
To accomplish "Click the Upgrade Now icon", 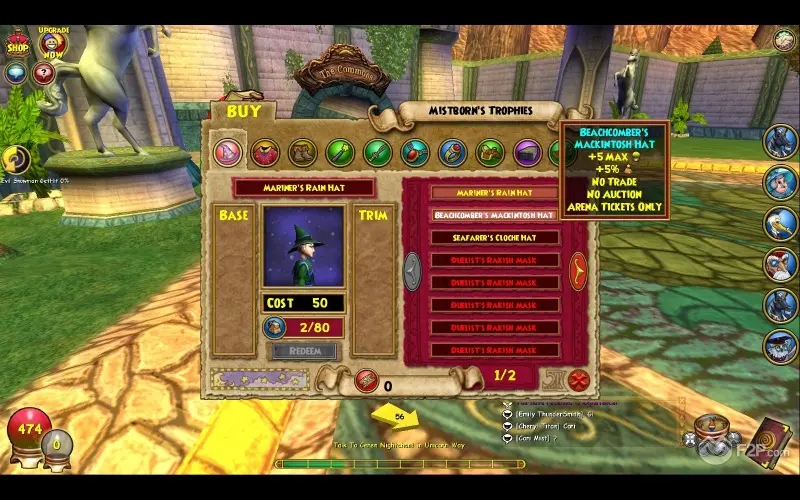I will [54, 44].
